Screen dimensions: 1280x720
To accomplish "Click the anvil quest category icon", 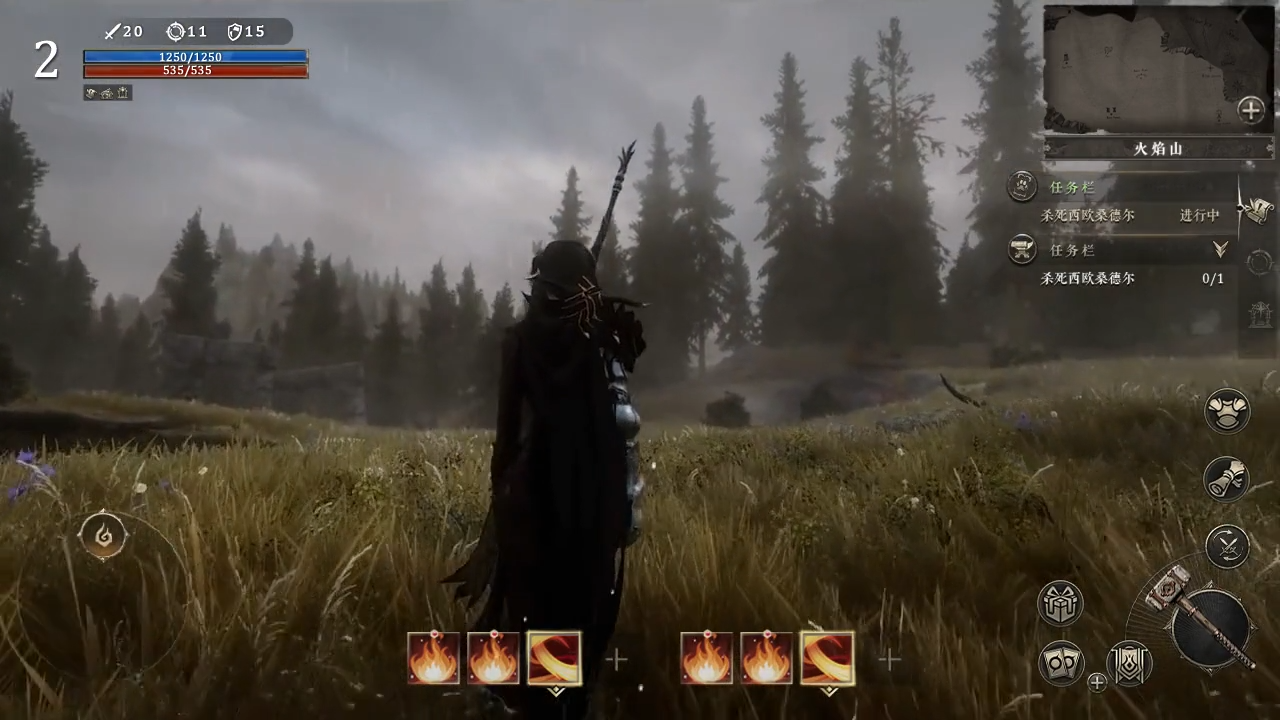I will coord(1021,248).
